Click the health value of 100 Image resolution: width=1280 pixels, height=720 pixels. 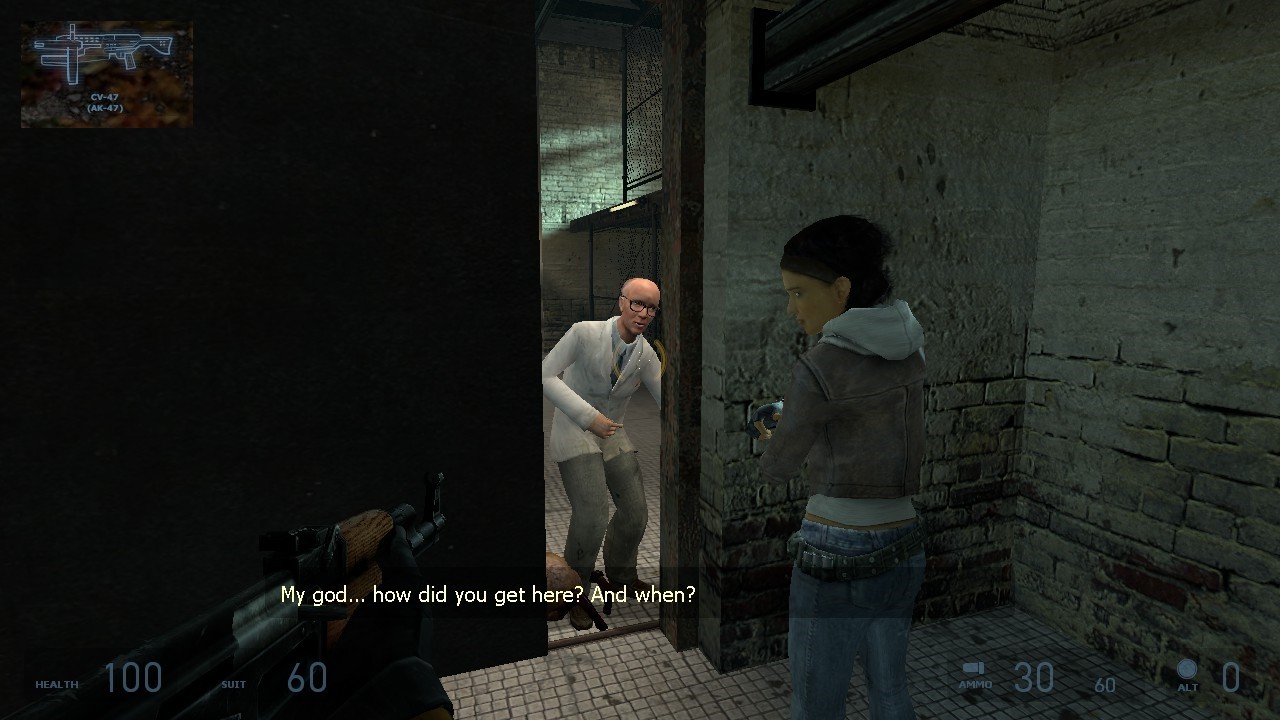(x=135, y=678)
